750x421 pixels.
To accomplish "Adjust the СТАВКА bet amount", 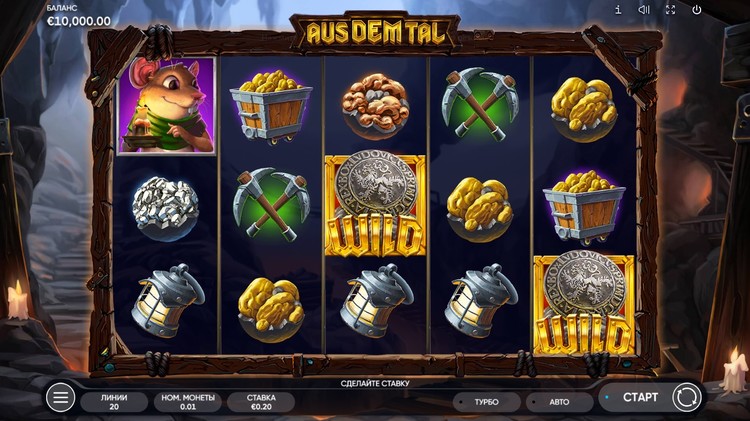I will pos(260,401).
